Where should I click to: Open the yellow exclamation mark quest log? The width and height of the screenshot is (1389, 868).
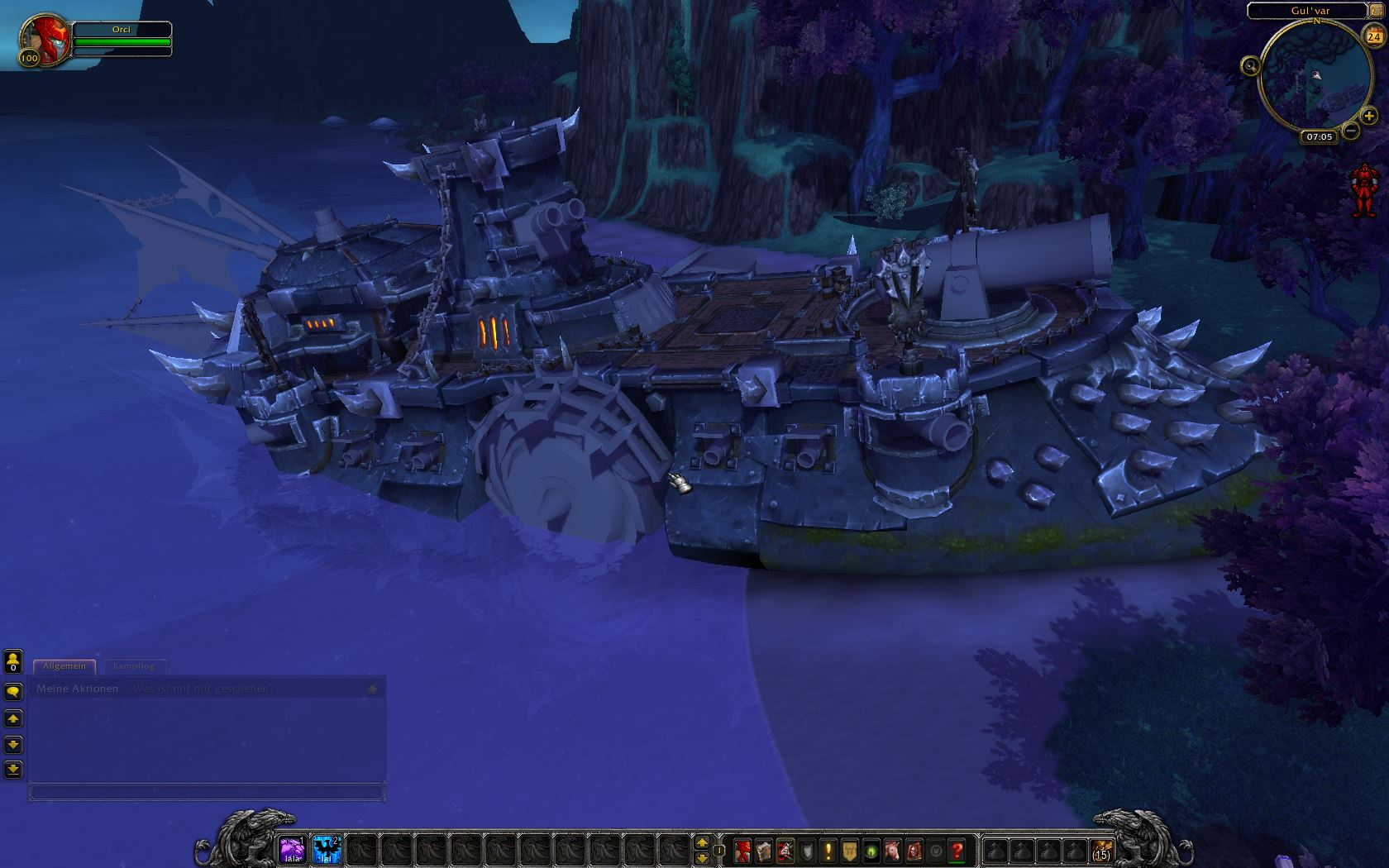pyautogui.click(x=828, y=850)
